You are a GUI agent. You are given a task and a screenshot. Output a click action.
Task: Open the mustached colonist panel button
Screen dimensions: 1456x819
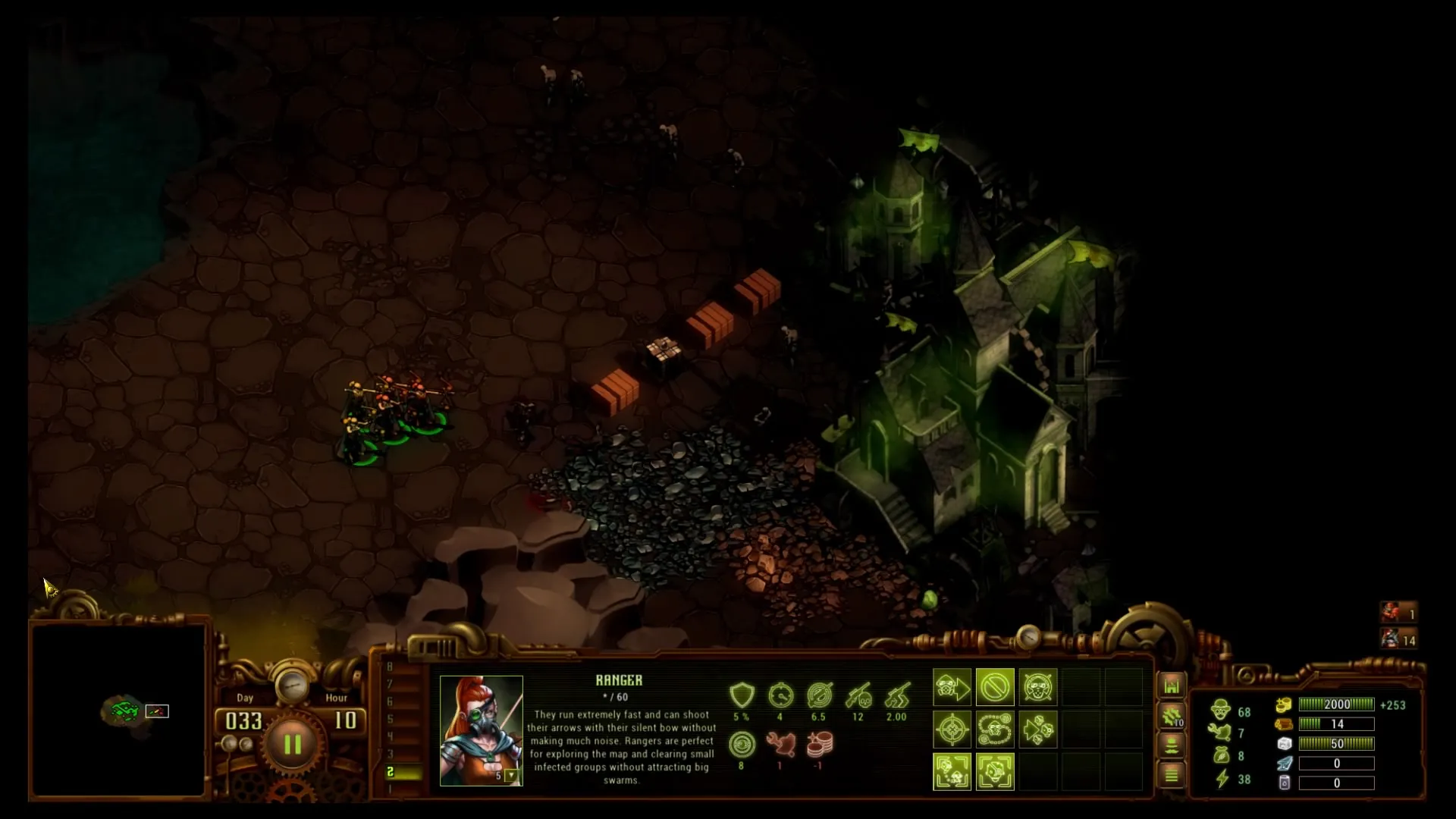[1172, 745]
